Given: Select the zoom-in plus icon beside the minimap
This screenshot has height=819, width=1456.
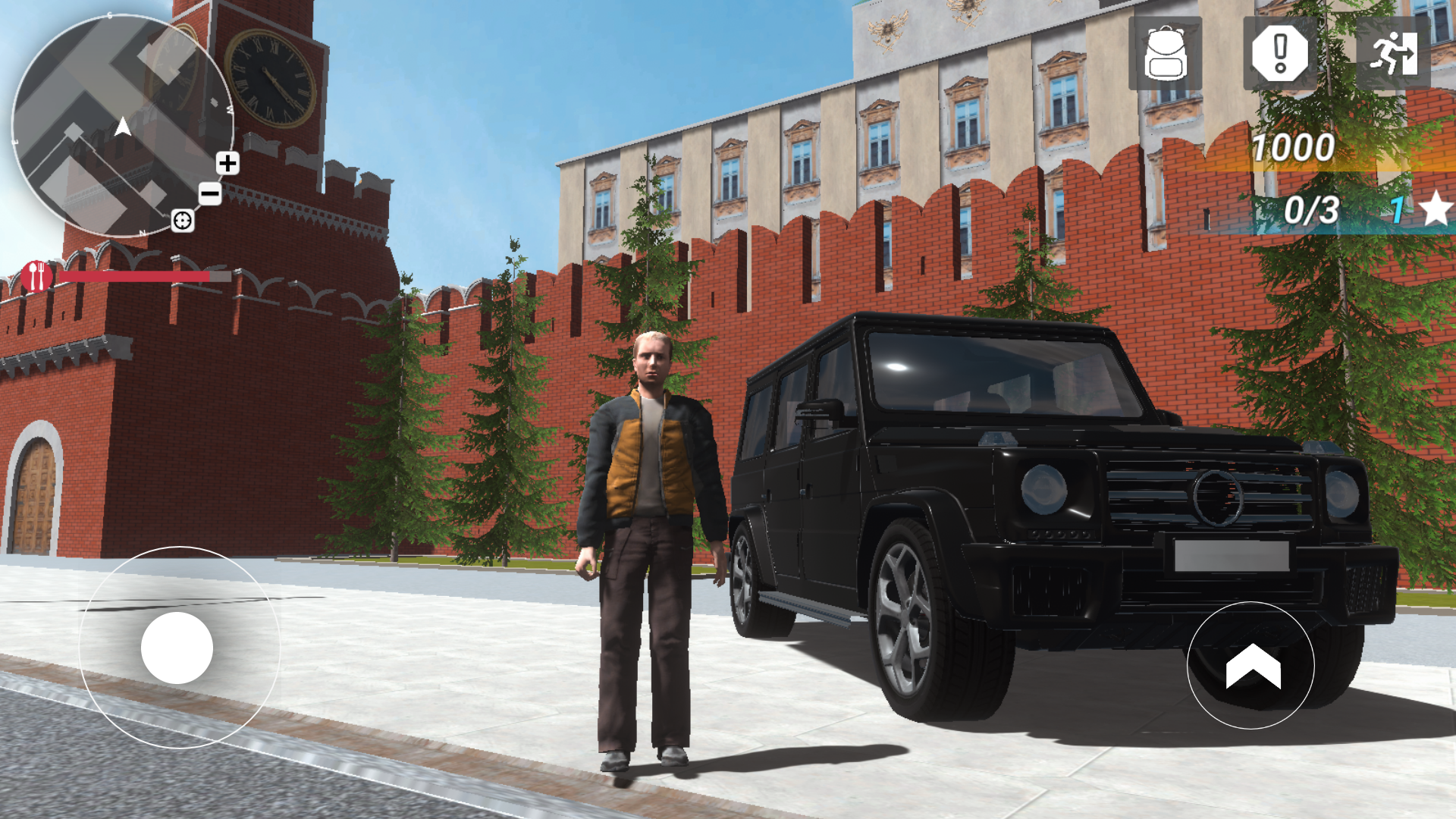Looking at the screenshot, I should (x=227, y=164).
